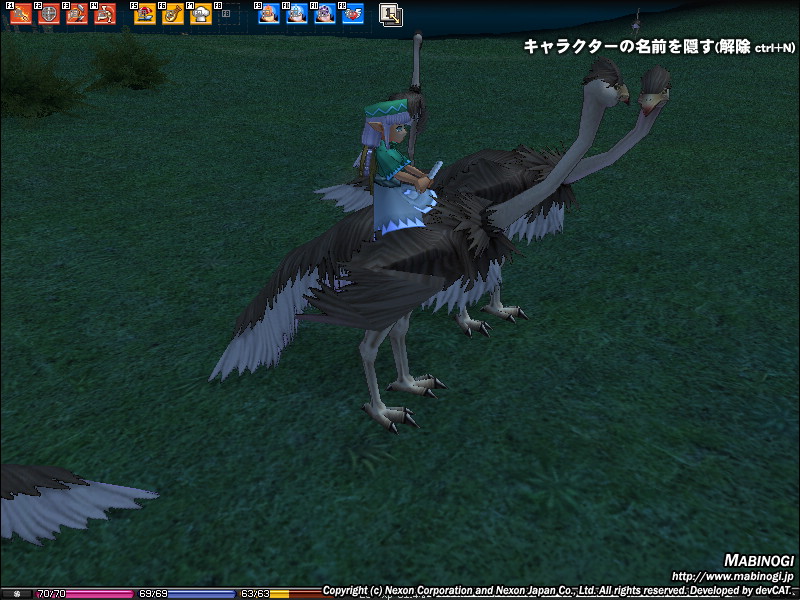This screenshot has height=600, width=800.
Task: Activate the F1 sword attack skill
Action: pyautogui.click(x=21, y=15)
